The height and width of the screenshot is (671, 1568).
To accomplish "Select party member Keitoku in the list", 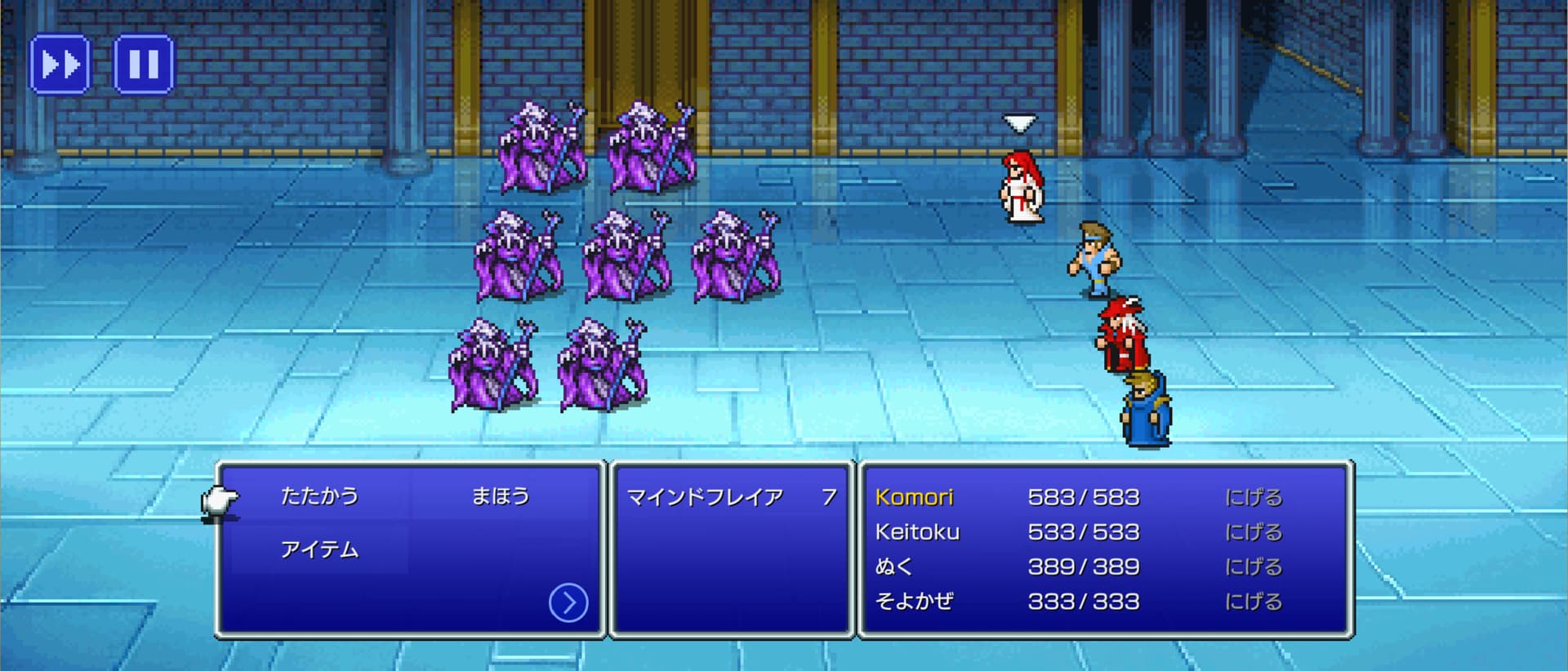I will pos(917,532).
